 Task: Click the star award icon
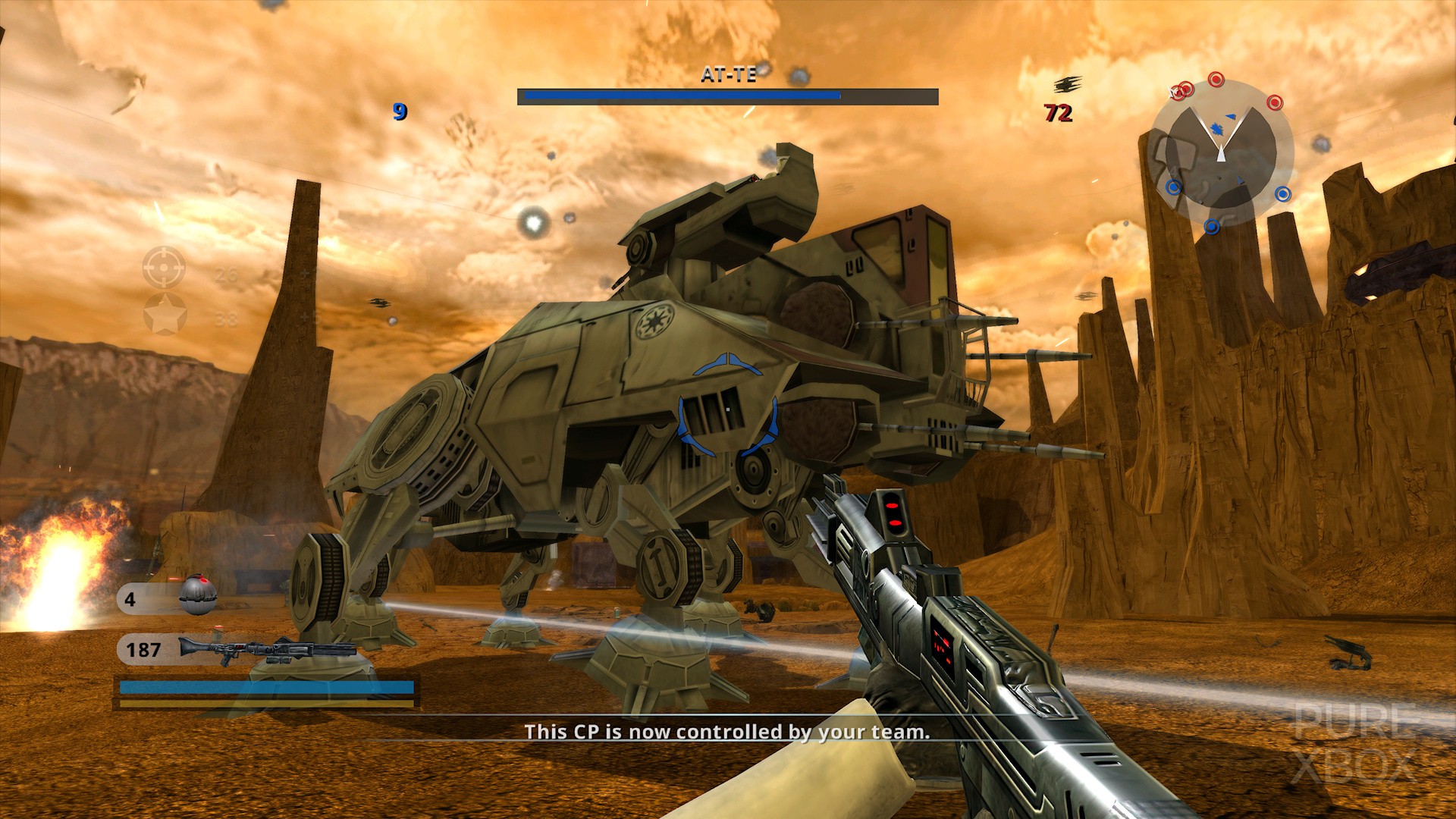pyautogui.click(x=165, y=314)
